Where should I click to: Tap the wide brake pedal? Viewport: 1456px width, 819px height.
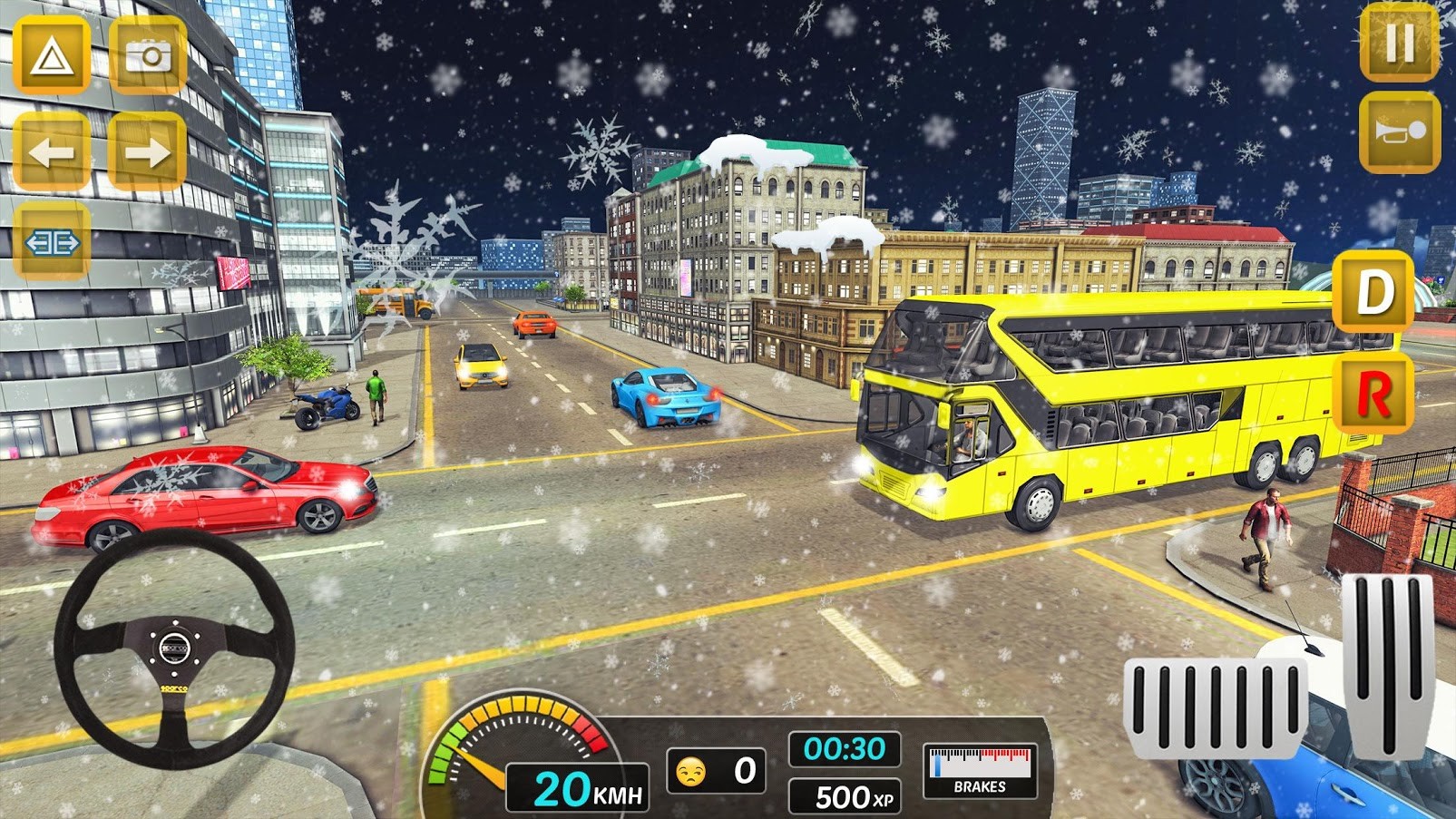pyautogui.click(x=1214, y=707)
